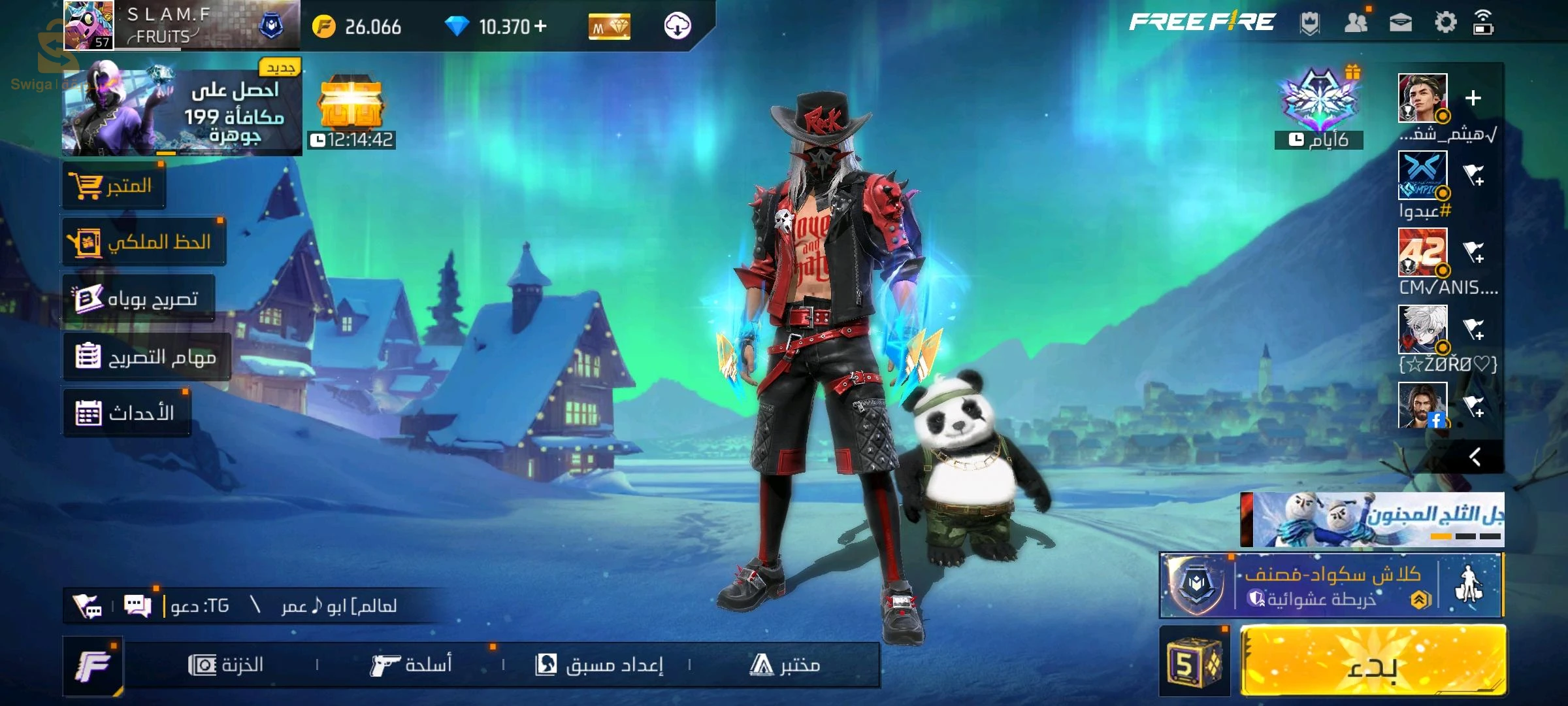This screenshot has width=1568, height=706.
Task: Open the friends icon in top bar
Action: click(1356, 24)
